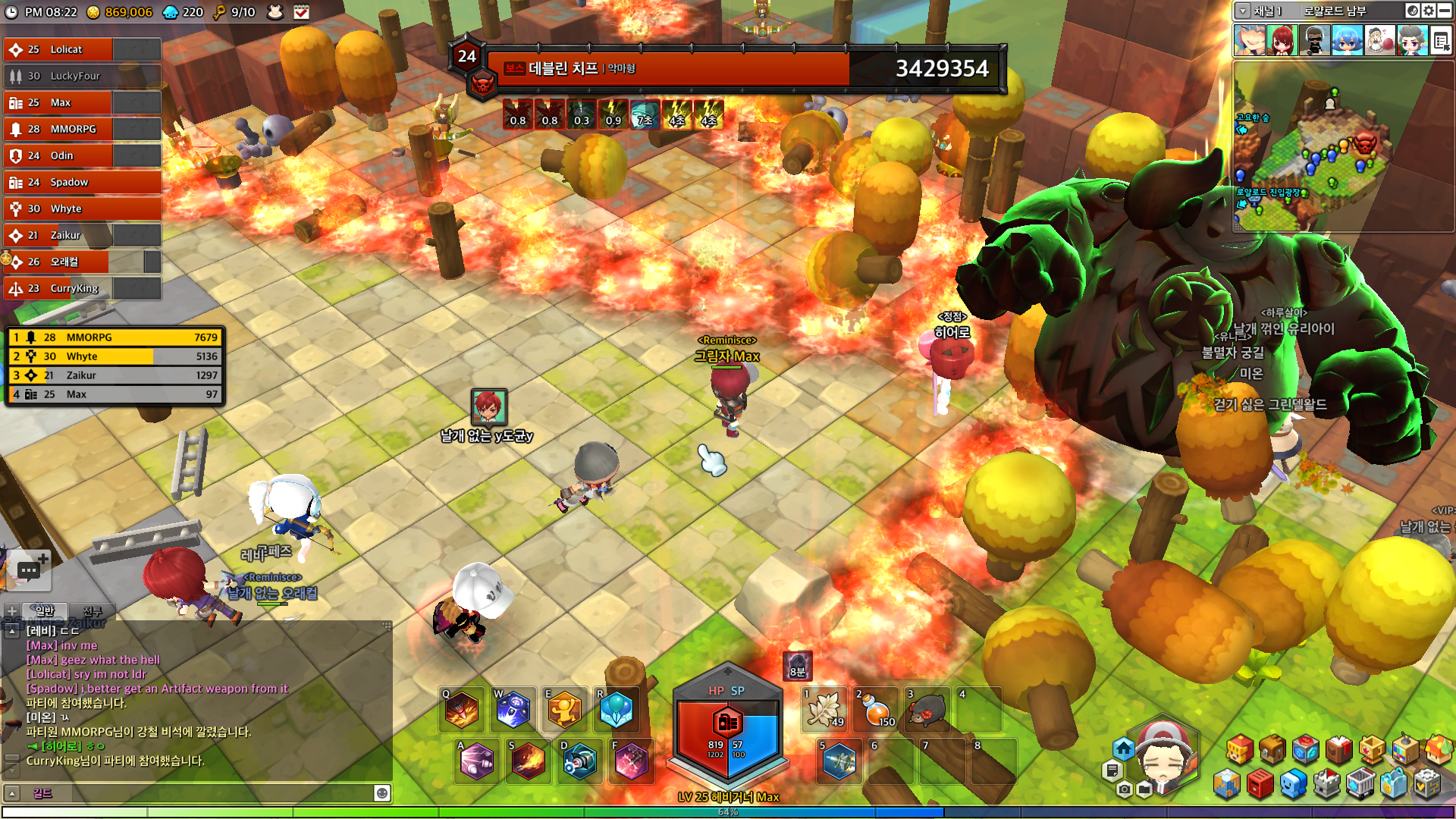Open minimap settings gear
Screen dimensions: 1456x819
click(x=1429, y=11)
